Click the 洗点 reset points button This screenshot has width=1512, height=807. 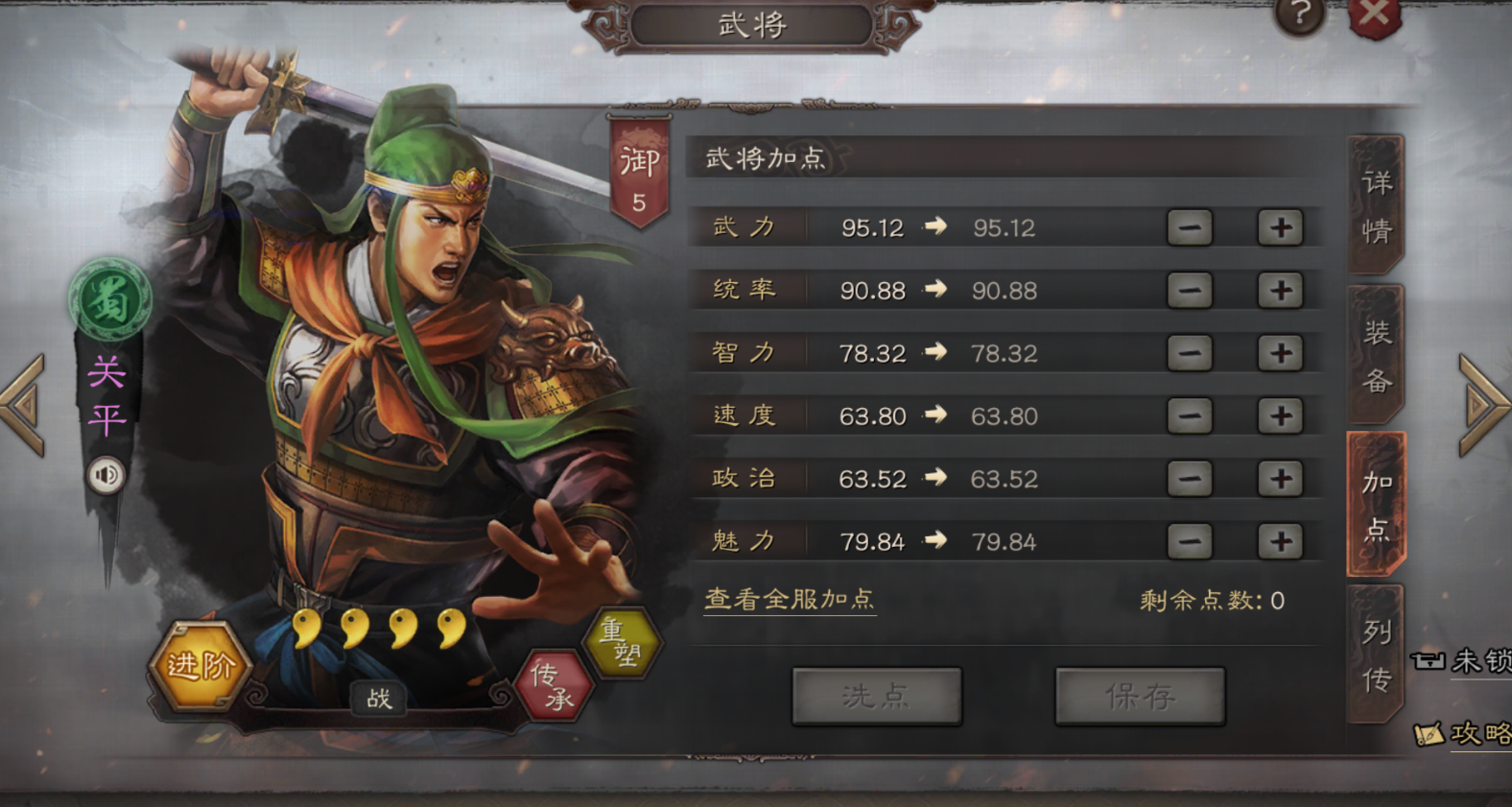pyautogui.click(x=876, y=696)
